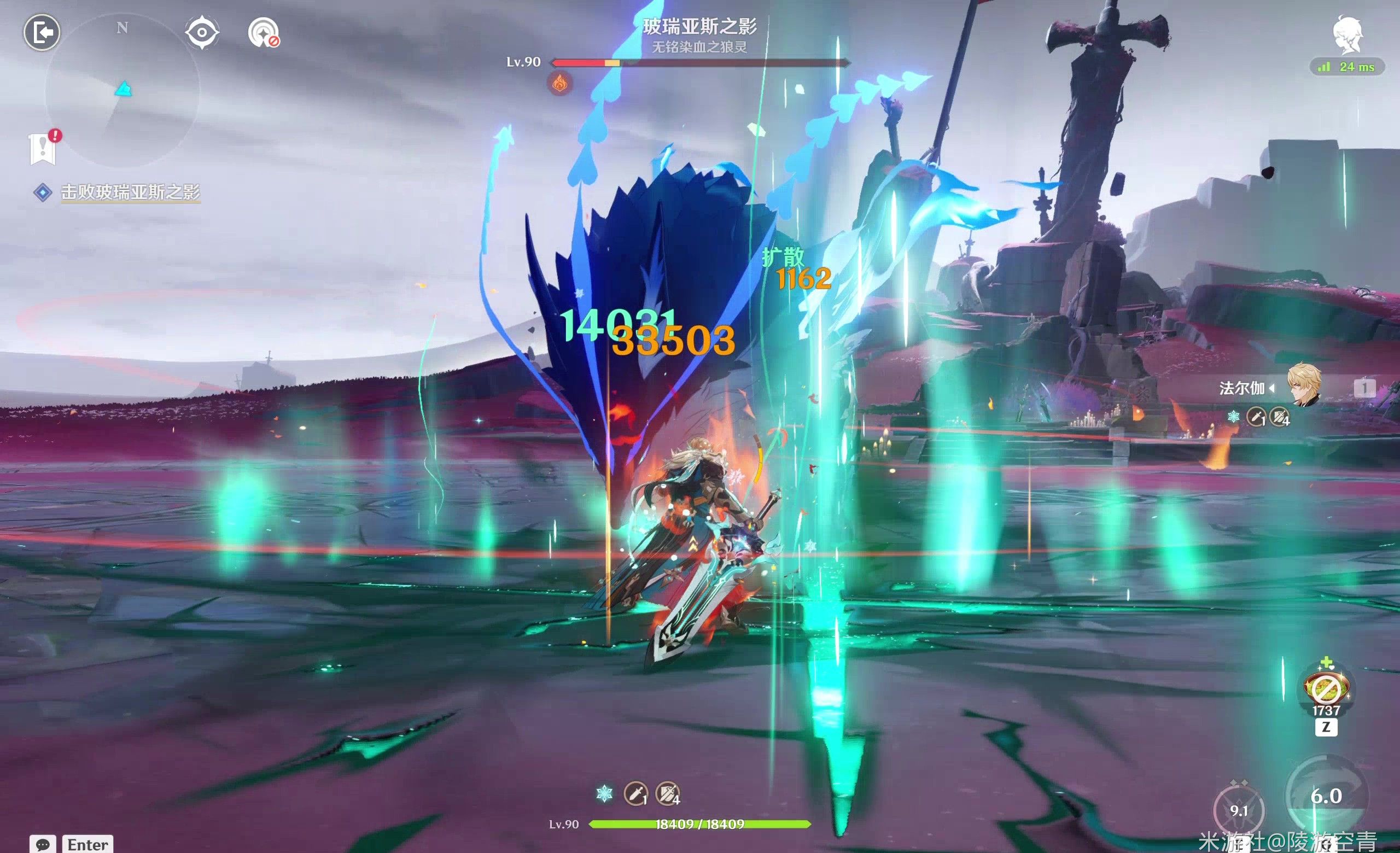Toggle the eye view icon

202,32
